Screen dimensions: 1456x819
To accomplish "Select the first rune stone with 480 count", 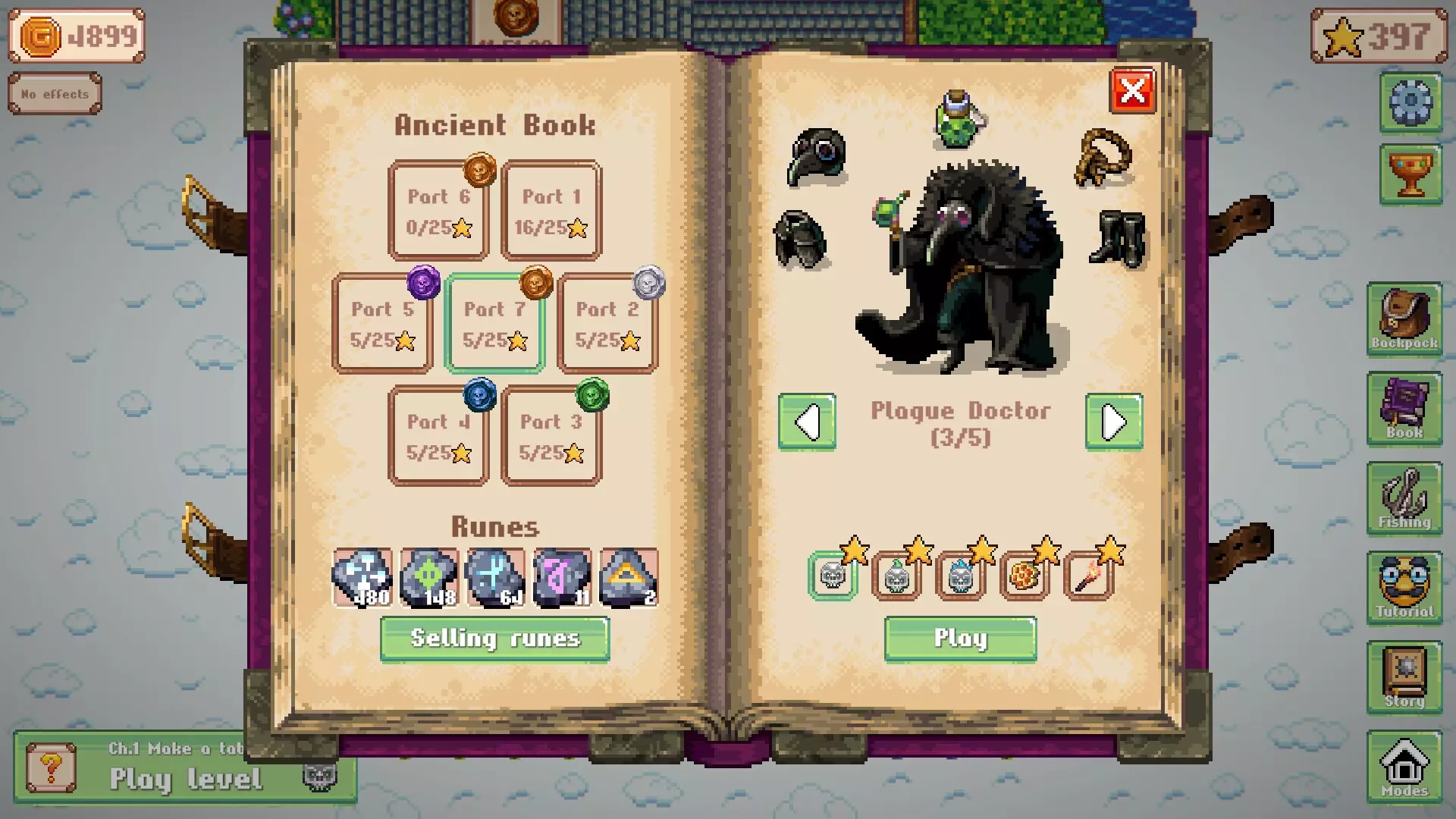I will pos(362,578).
